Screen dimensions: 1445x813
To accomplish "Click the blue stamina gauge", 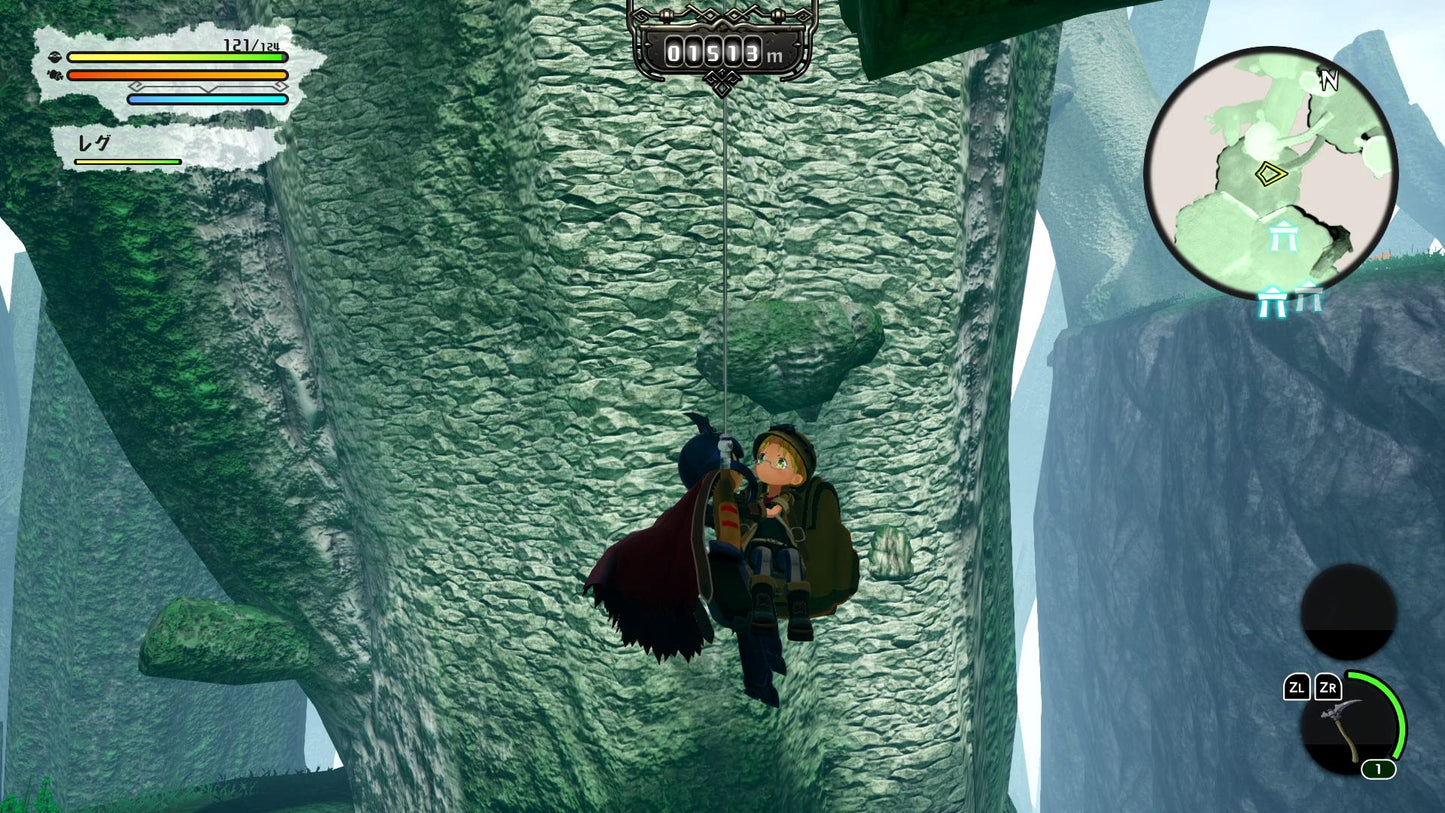I will tap(208, 99).
